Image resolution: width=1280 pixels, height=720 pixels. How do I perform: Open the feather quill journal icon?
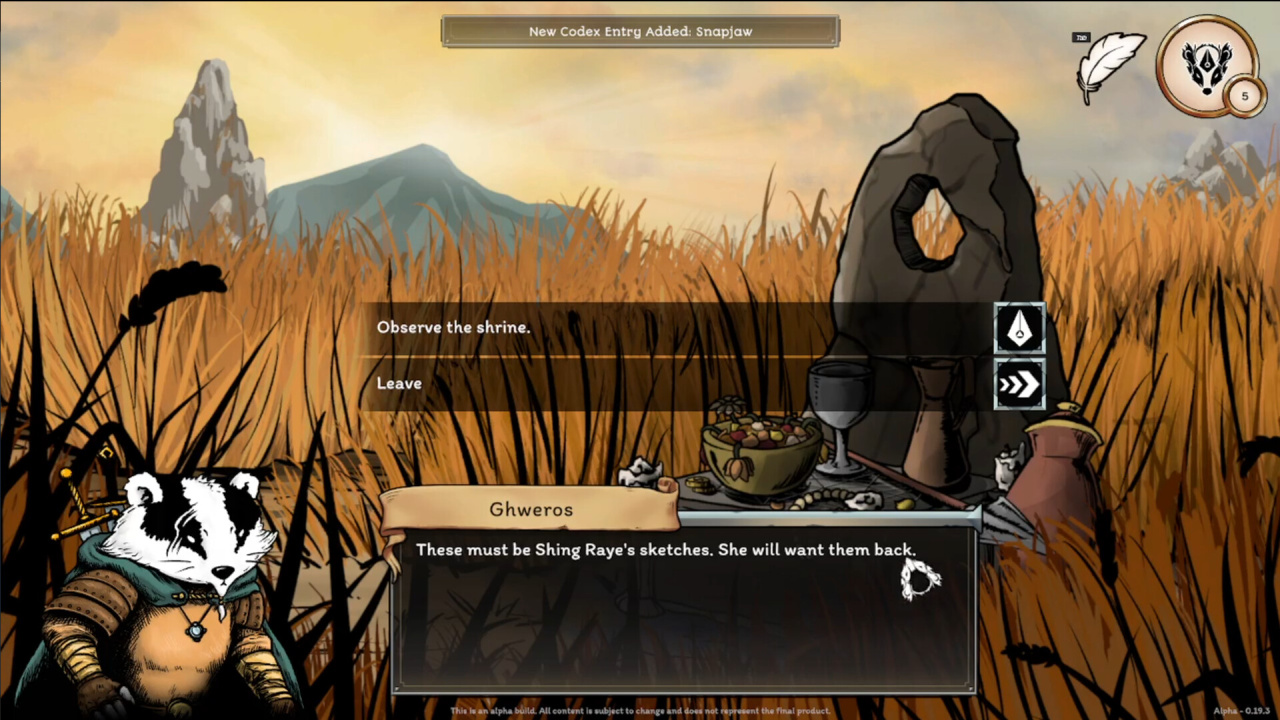coord(1110,65)
